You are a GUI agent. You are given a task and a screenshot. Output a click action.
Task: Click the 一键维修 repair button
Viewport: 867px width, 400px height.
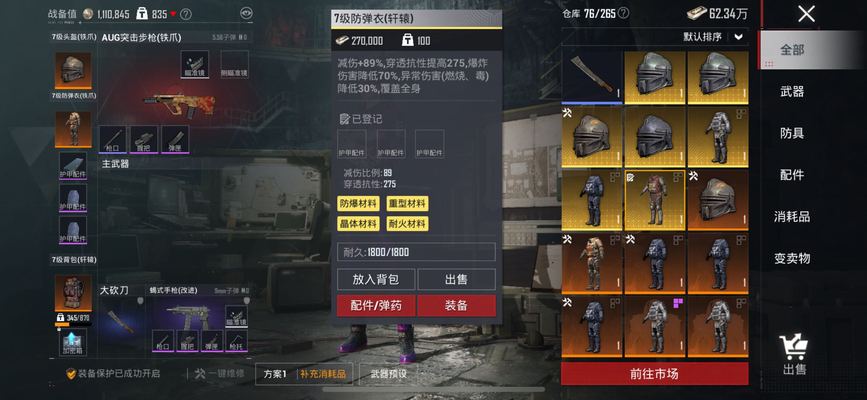[x=220, y=374]
